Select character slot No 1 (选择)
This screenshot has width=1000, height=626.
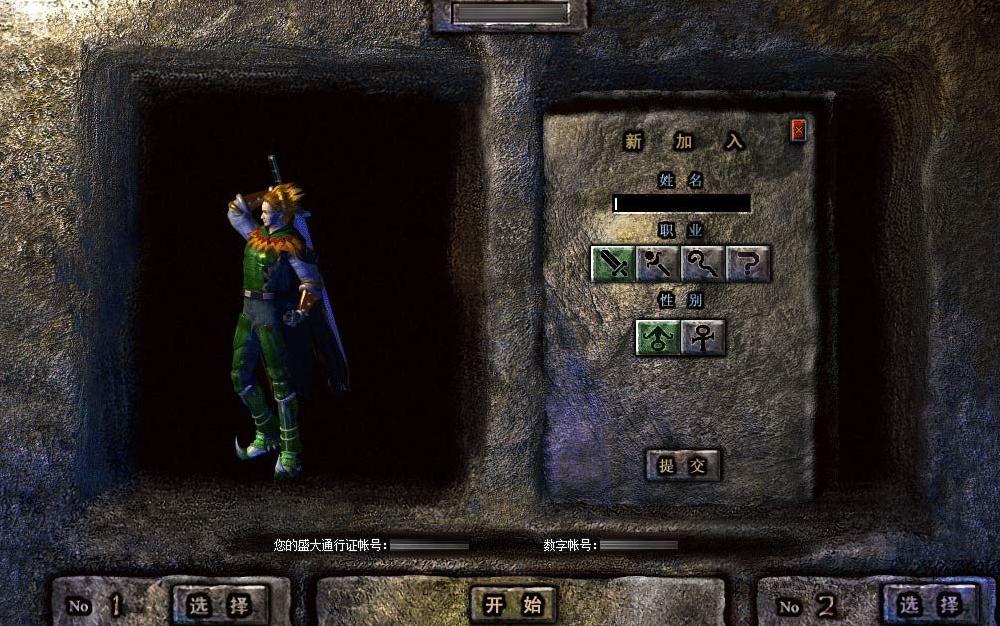click(220, 604)
